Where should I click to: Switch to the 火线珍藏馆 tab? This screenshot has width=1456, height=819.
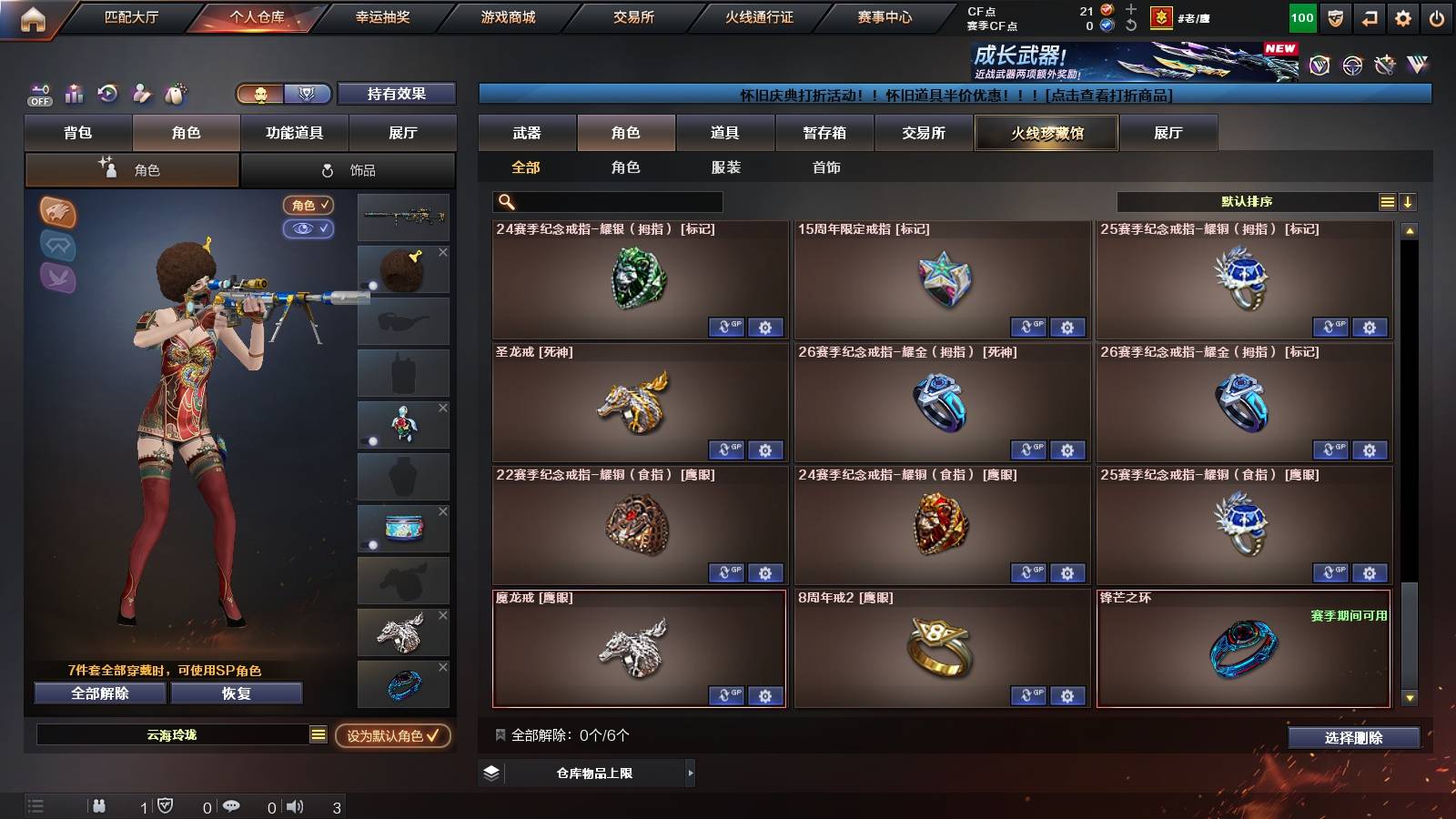(x=1046, y=133)
